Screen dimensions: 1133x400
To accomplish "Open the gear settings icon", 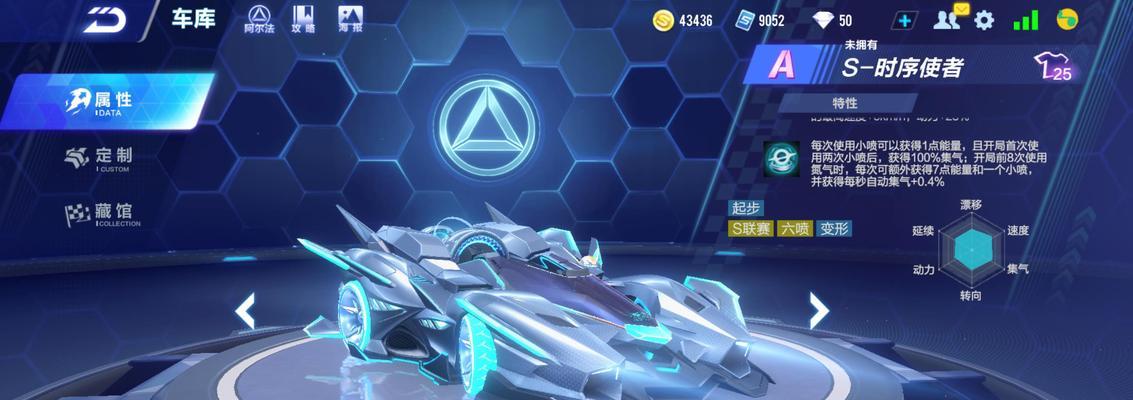I will point(985,20).
